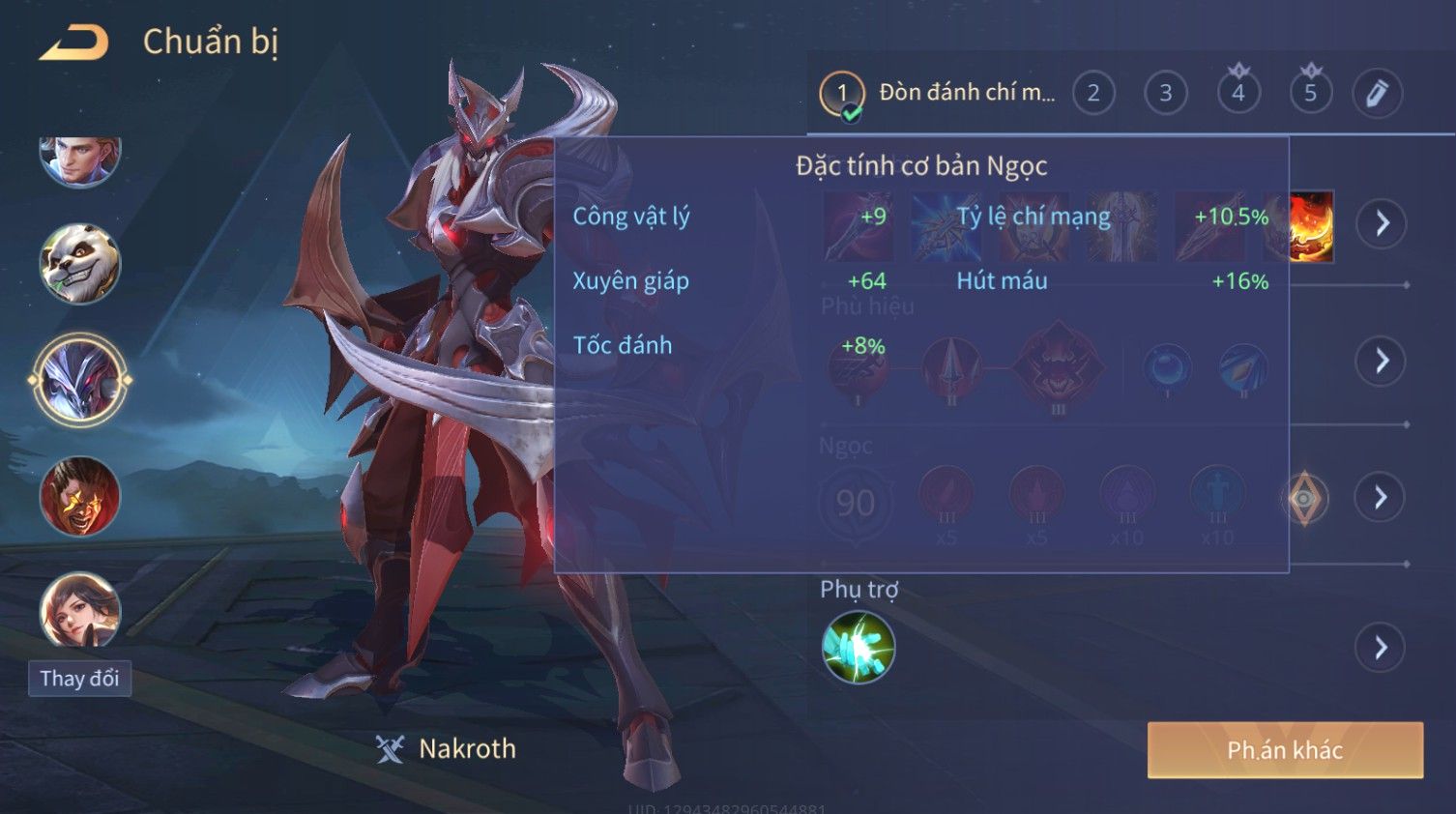Expand the Phù hiệu badge row arrow
Image resolution: width=1456 pixels, height=814 pixels.
click(x=1382, y=362)
